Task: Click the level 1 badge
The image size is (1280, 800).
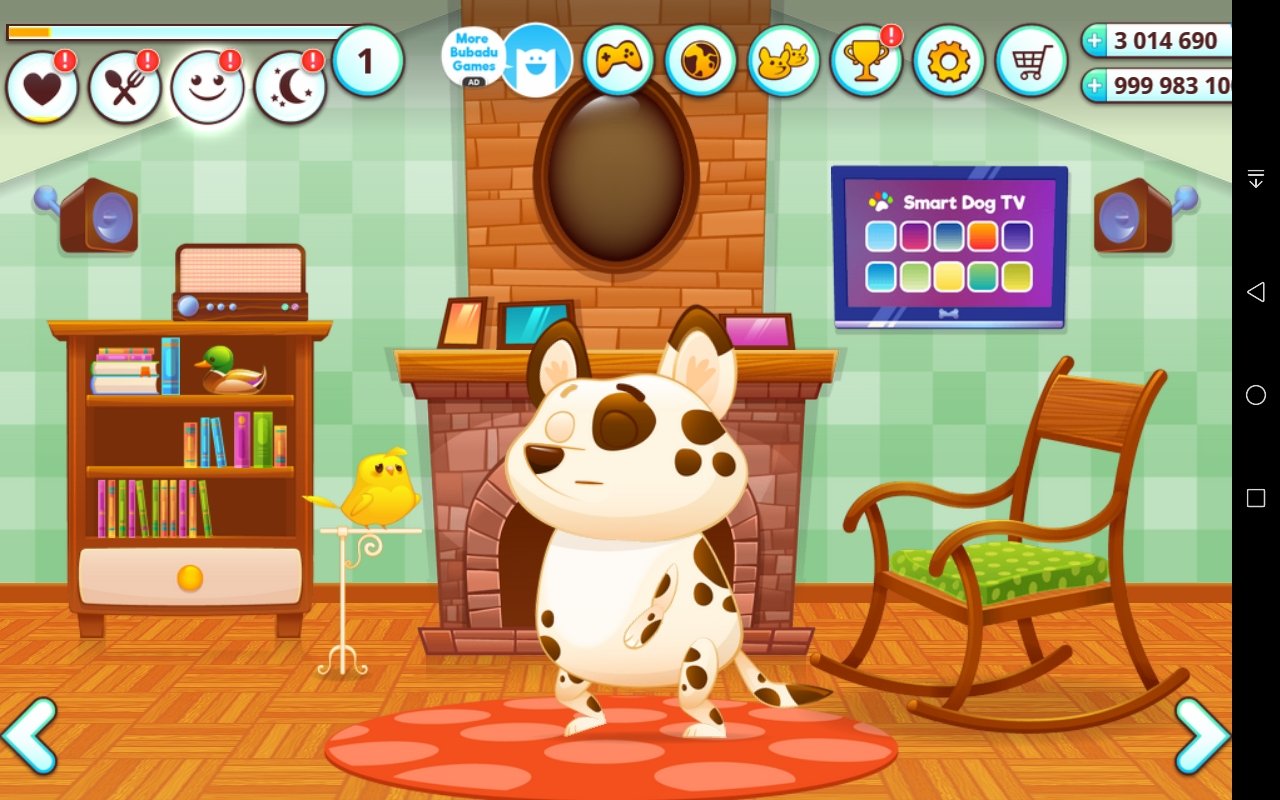Action: coord(367,61)
